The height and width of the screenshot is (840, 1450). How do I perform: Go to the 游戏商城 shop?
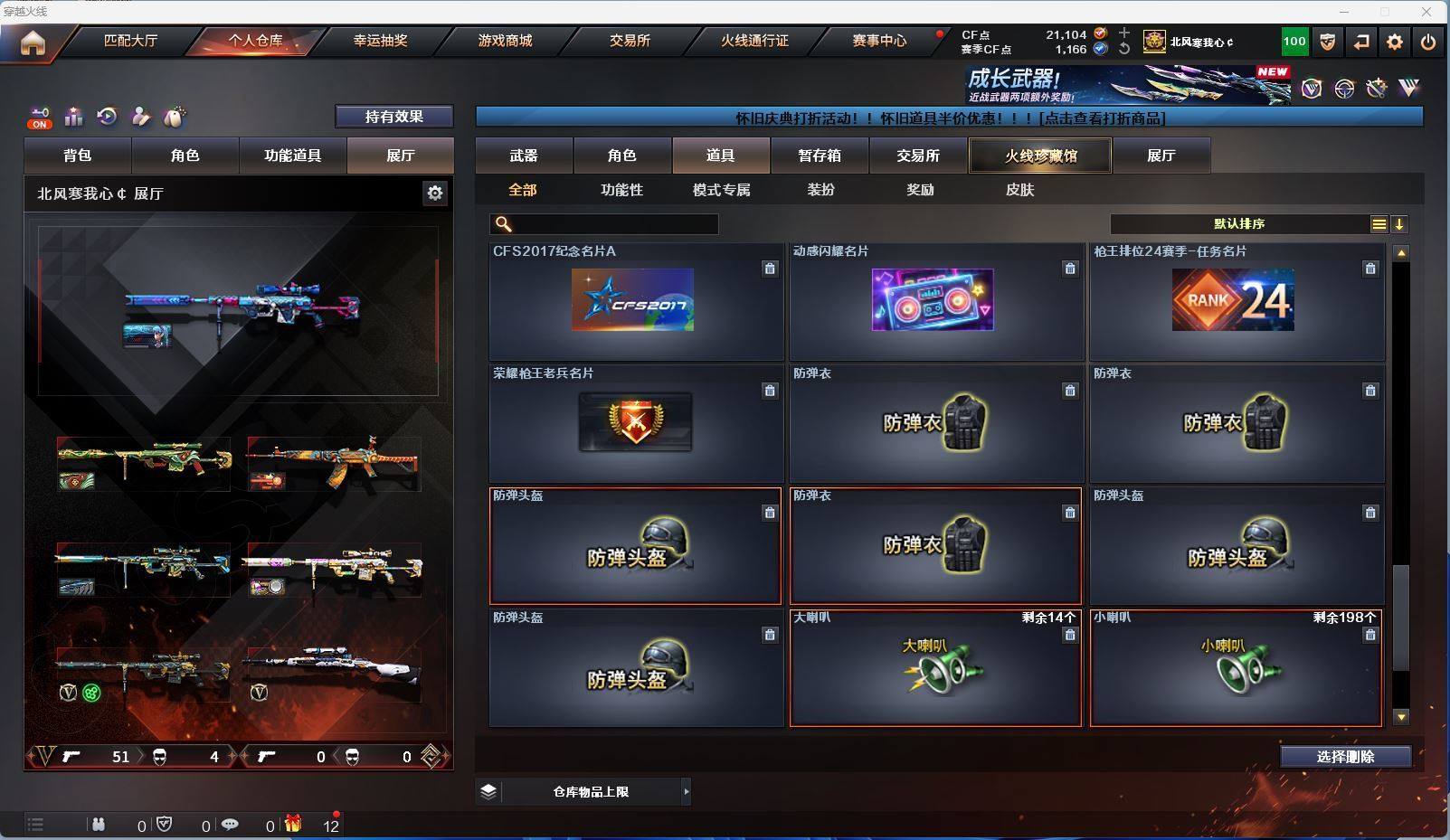tap(505, 41)
